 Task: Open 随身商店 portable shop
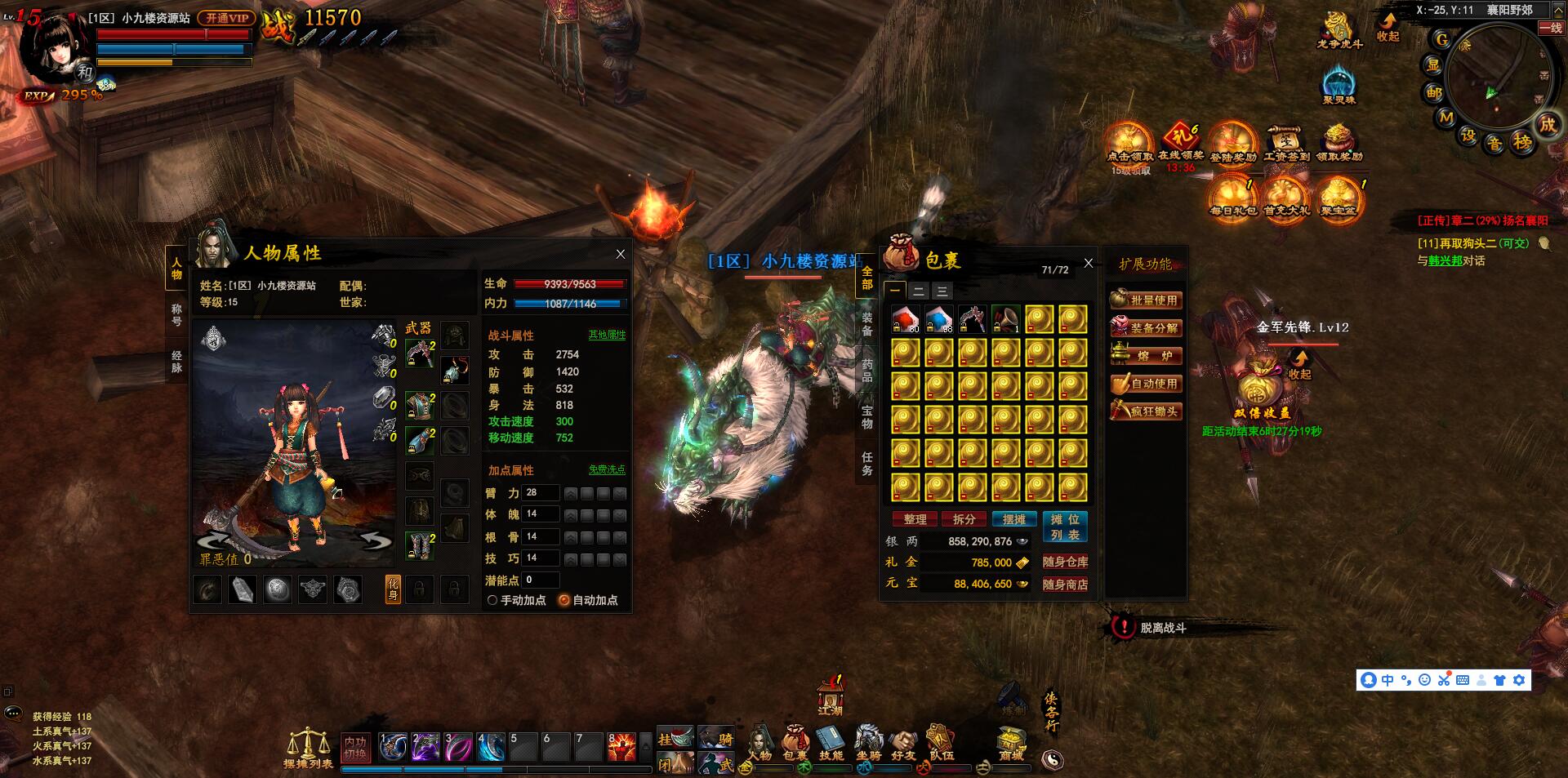tap(1065, 584)
